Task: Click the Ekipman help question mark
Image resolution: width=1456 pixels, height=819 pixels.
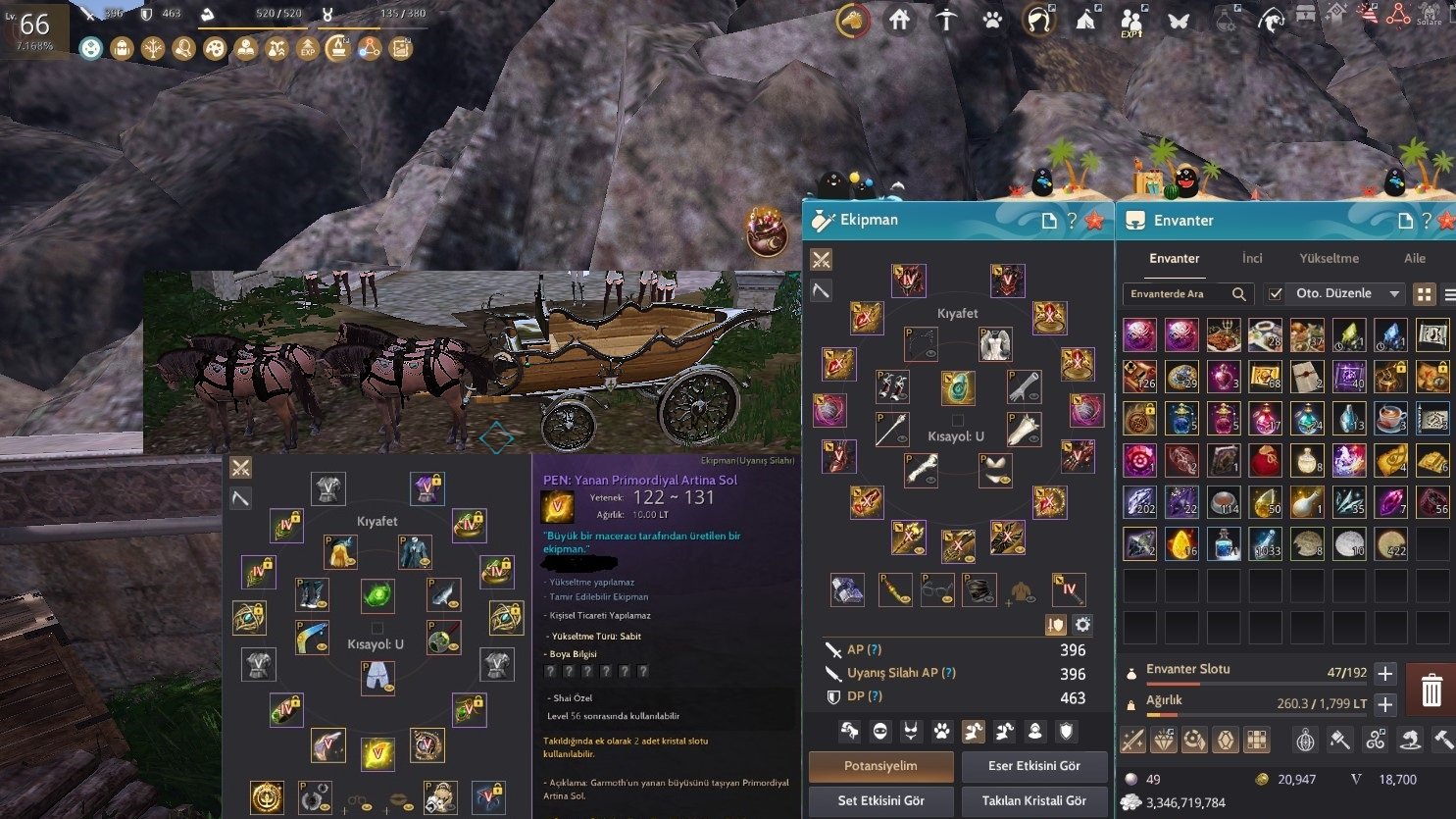Action: click(x=1072, y=221)
